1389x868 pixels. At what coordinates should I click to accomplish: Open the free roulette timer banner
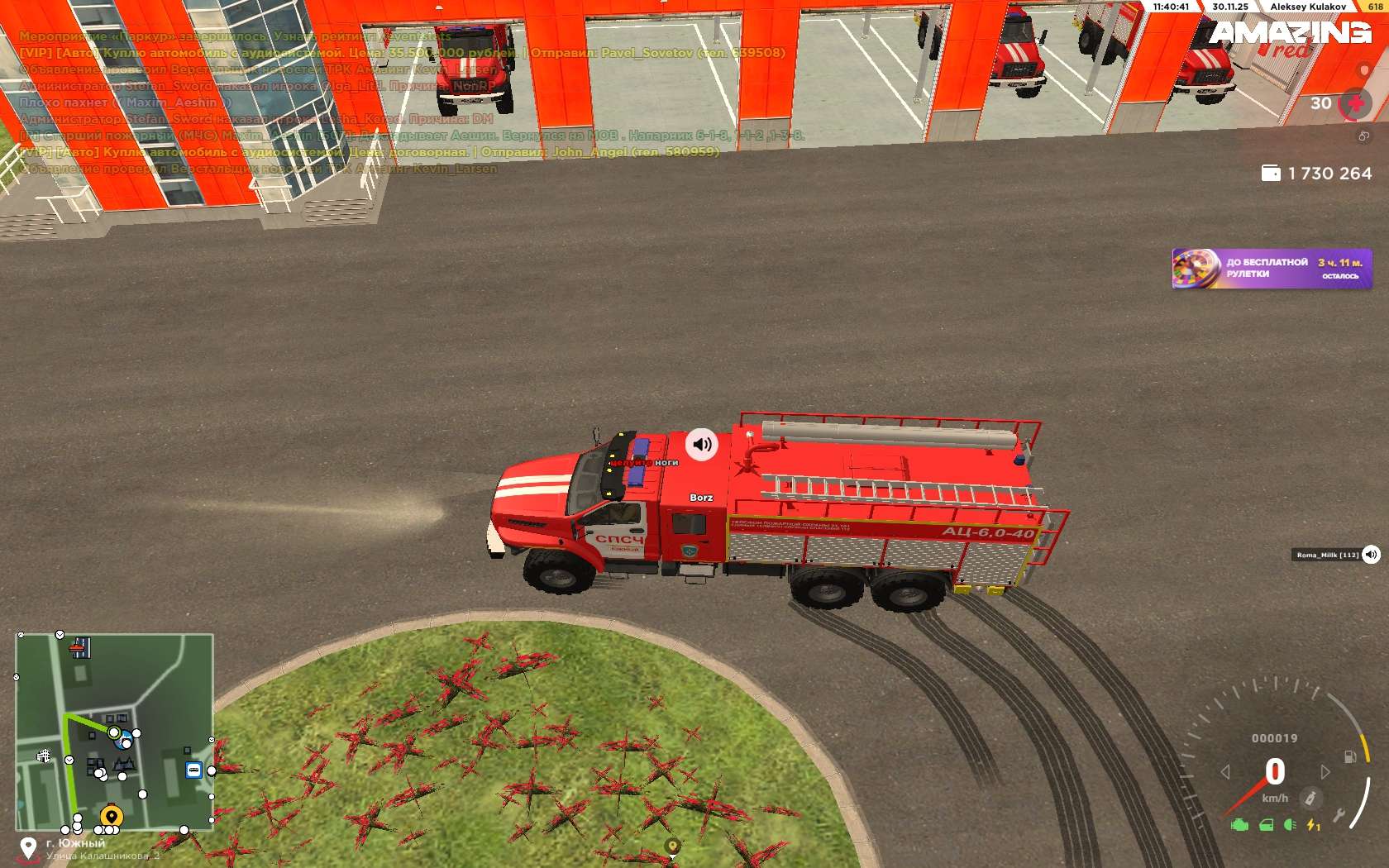[1272, 269]
